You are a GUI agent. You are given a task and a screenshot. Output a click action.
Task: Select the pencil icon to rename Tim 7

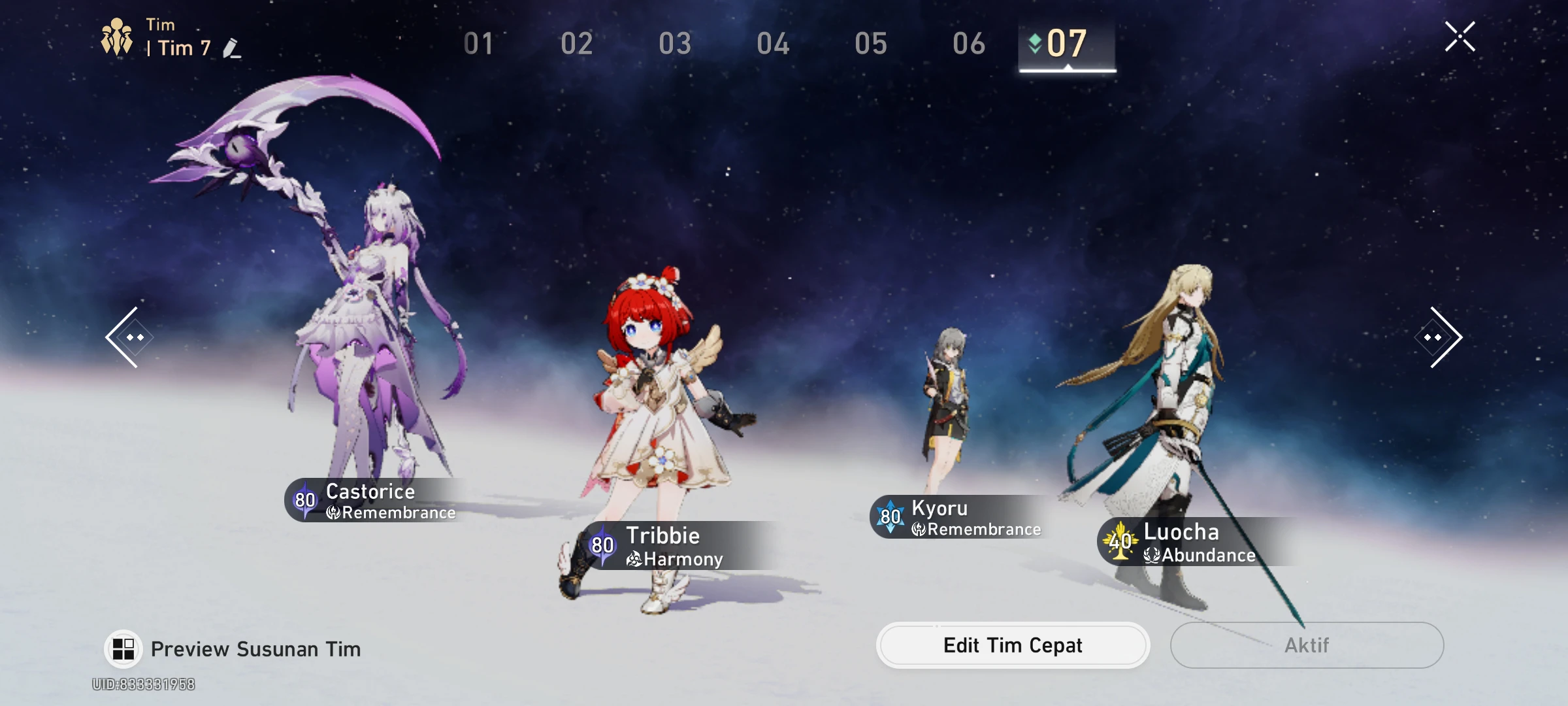pyautogui.click(x=233, y=48)
